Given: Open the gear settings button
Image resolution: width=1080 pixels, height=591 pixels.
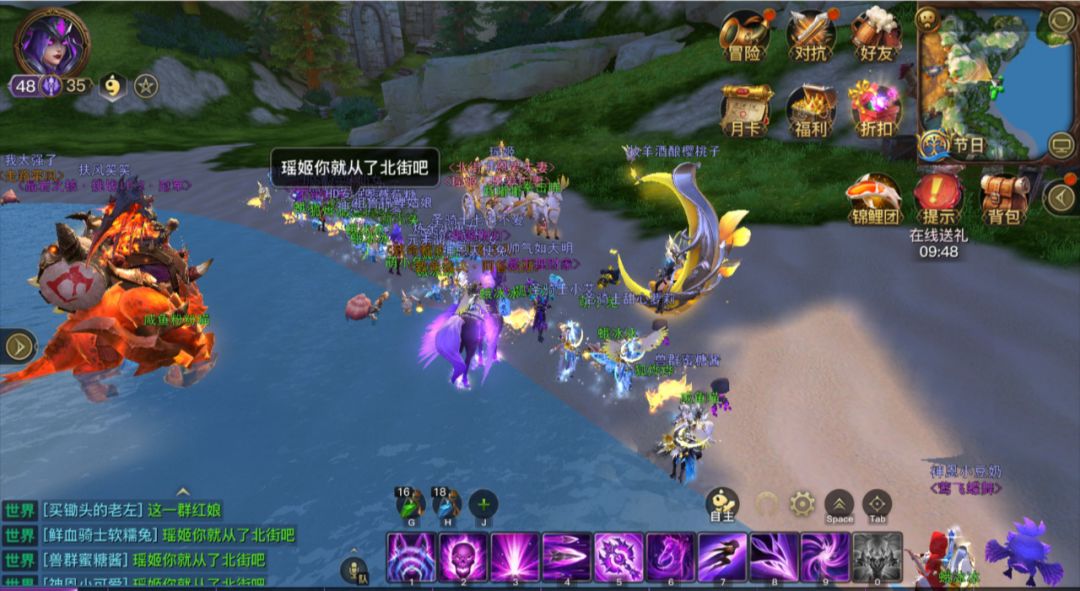Looking at the screenshot, I should (802, 503).
